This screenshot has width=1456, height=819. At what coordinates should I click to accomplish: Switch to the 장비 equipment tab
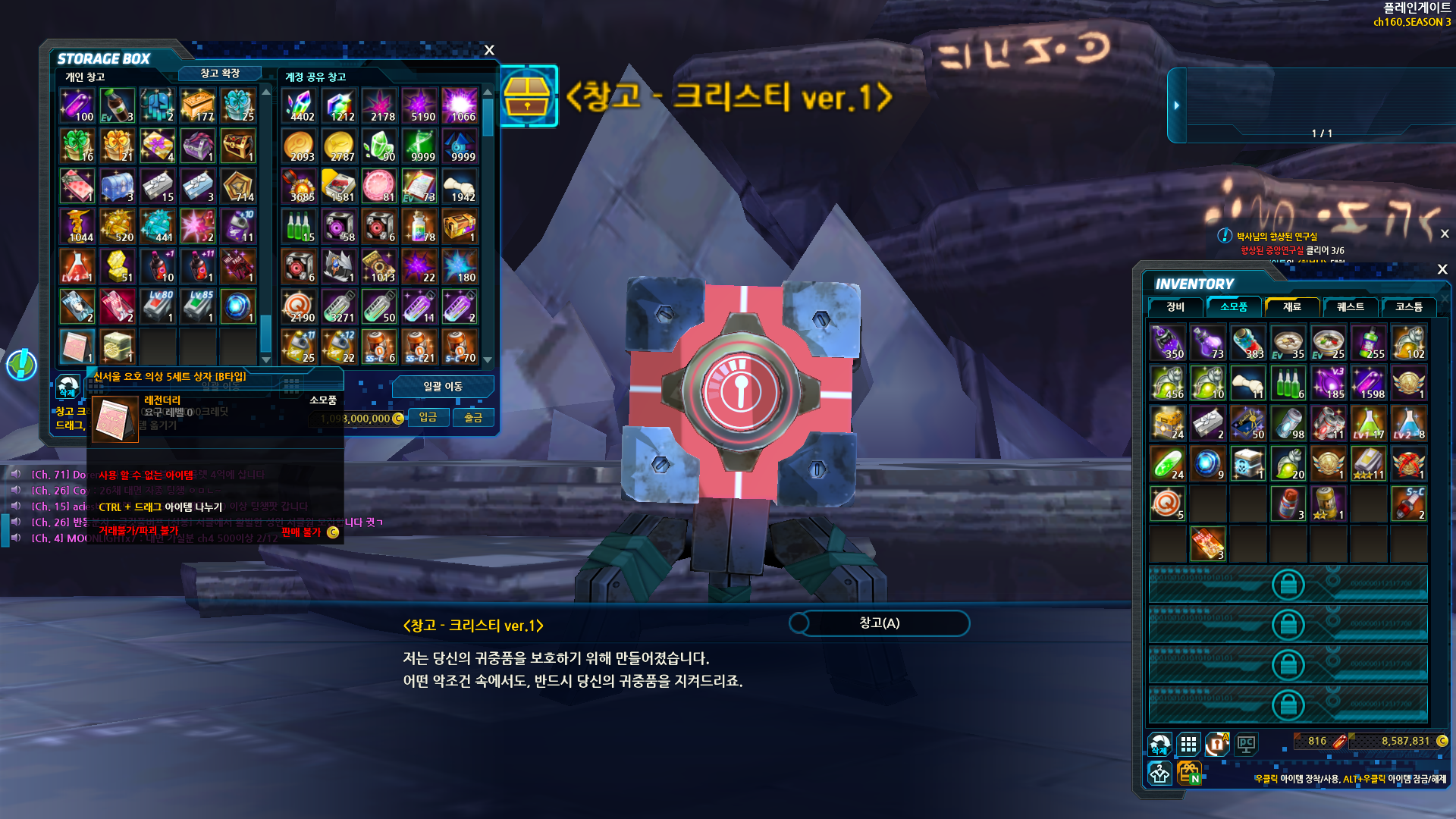point(1175,306)
